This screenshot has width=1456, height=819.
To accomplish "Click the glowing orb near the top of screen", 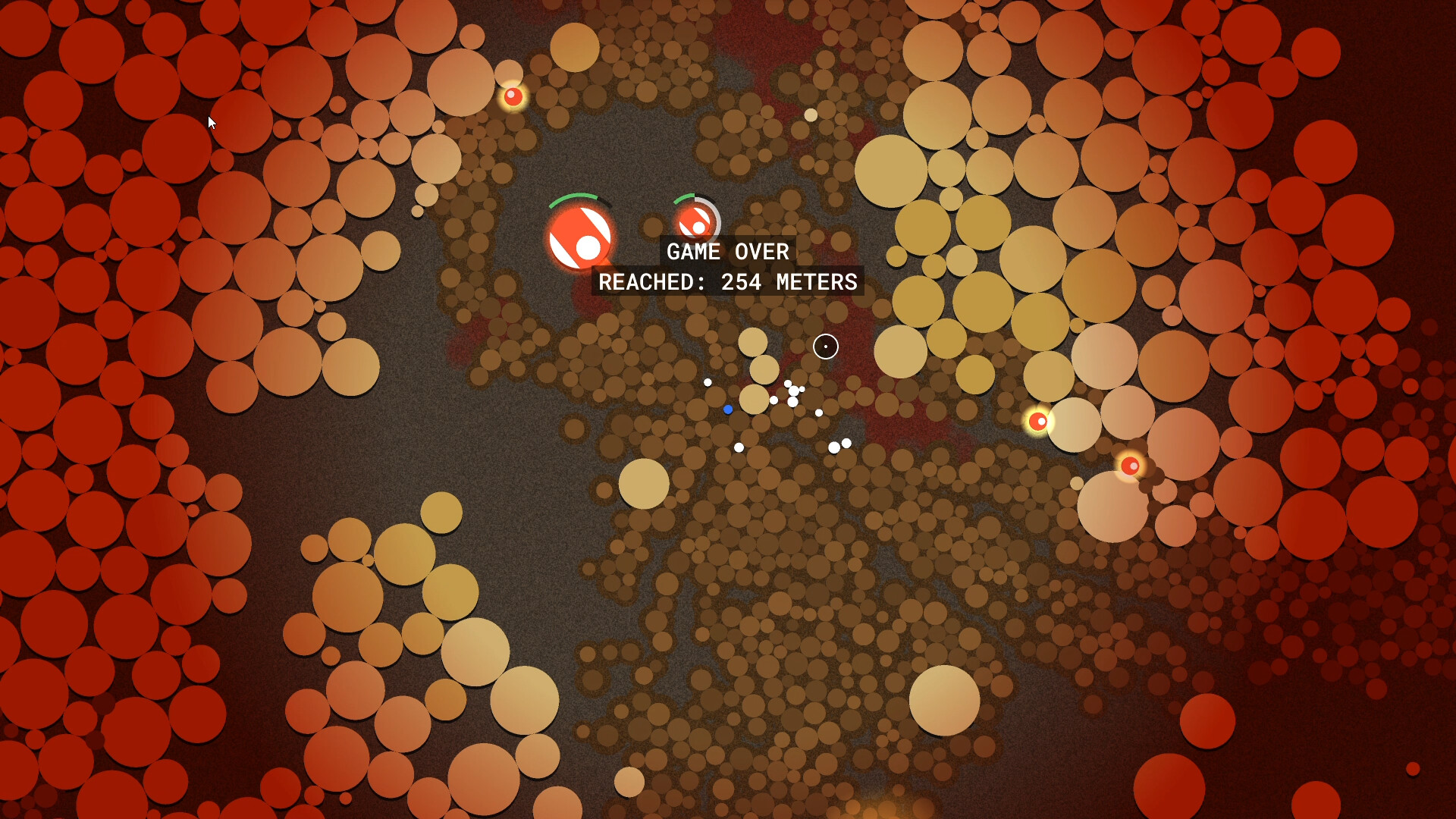I will coord(514,96).
